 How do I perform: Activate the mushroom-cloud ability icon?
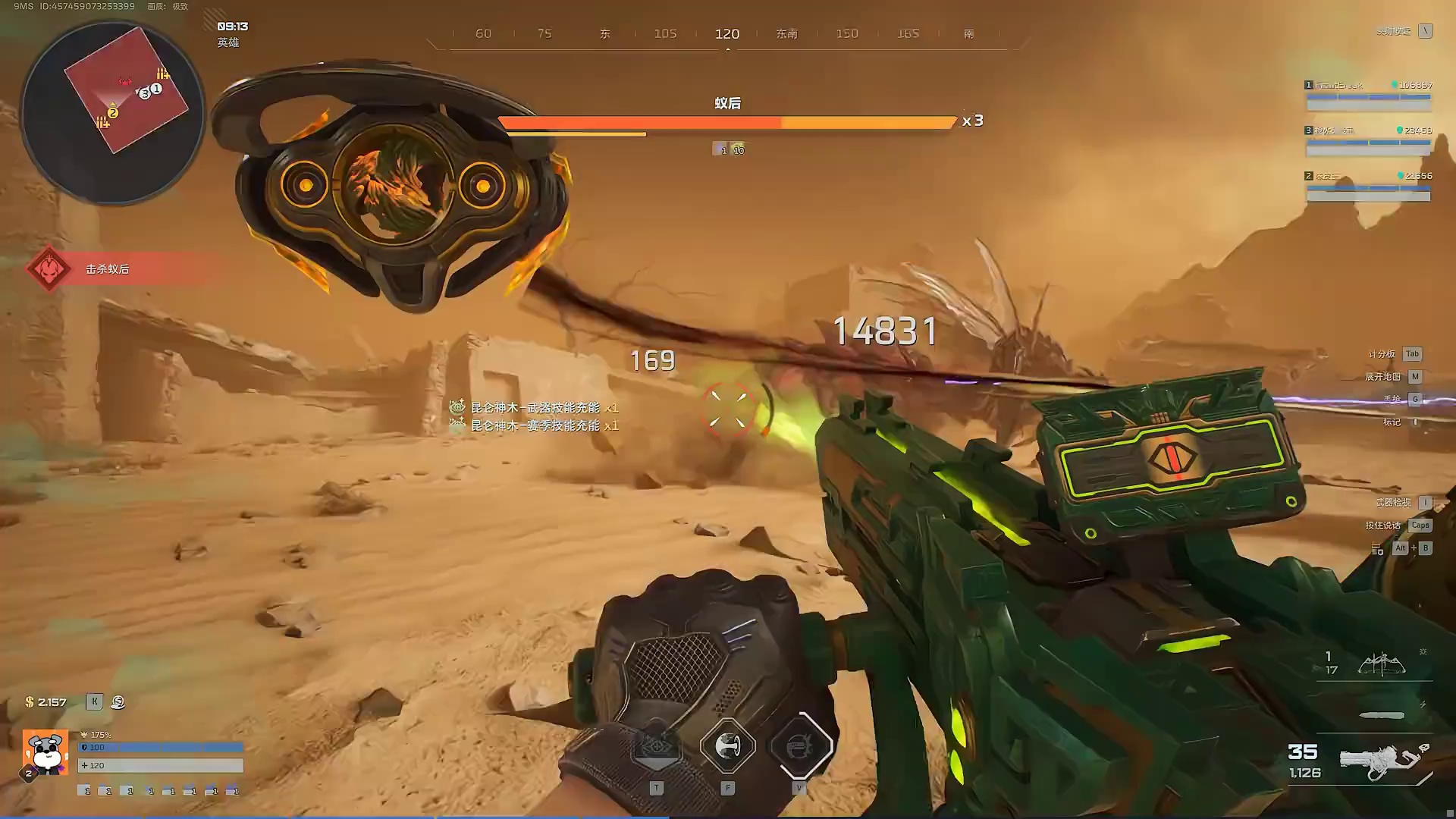click(x=727, y=746)
